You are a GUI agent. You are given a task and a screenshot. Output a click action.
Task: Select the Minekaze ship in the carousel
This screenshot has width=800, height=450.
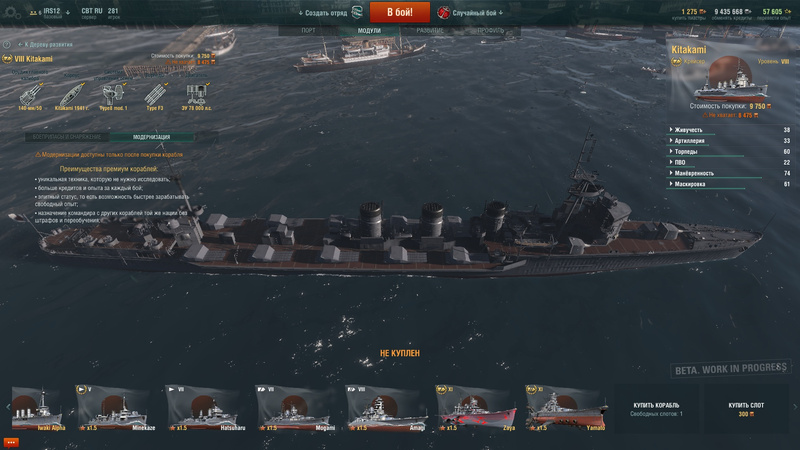[113, 408]
